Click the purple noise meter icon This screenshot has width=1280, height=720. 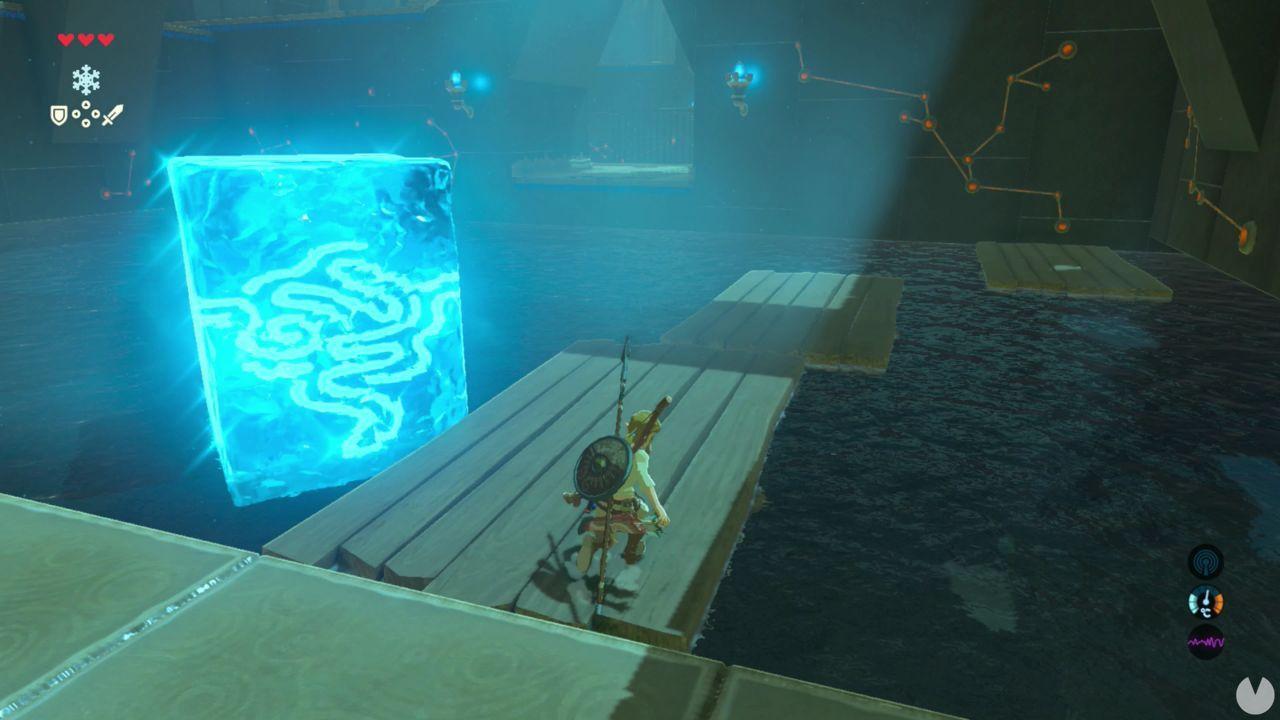[x=1205, y=640]
